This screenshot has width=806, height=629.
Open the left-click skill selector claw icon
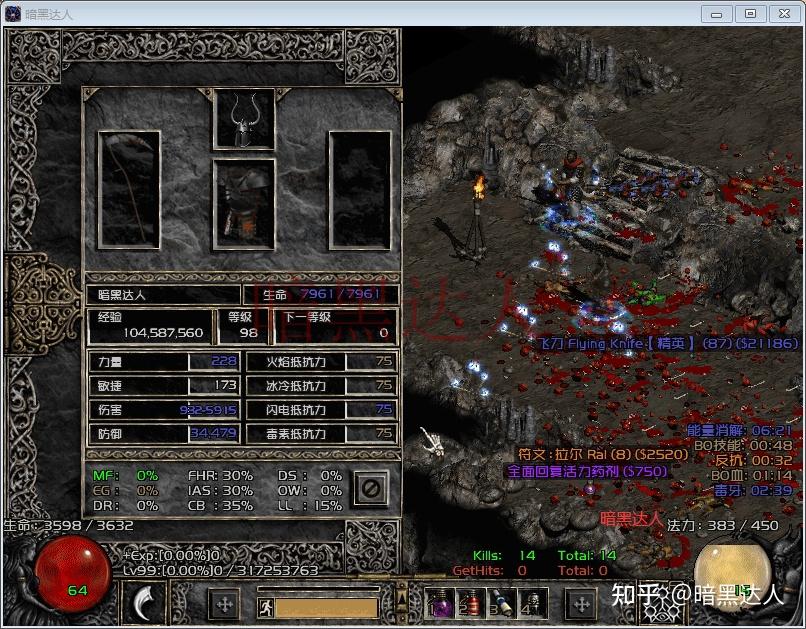click(146, 602)
